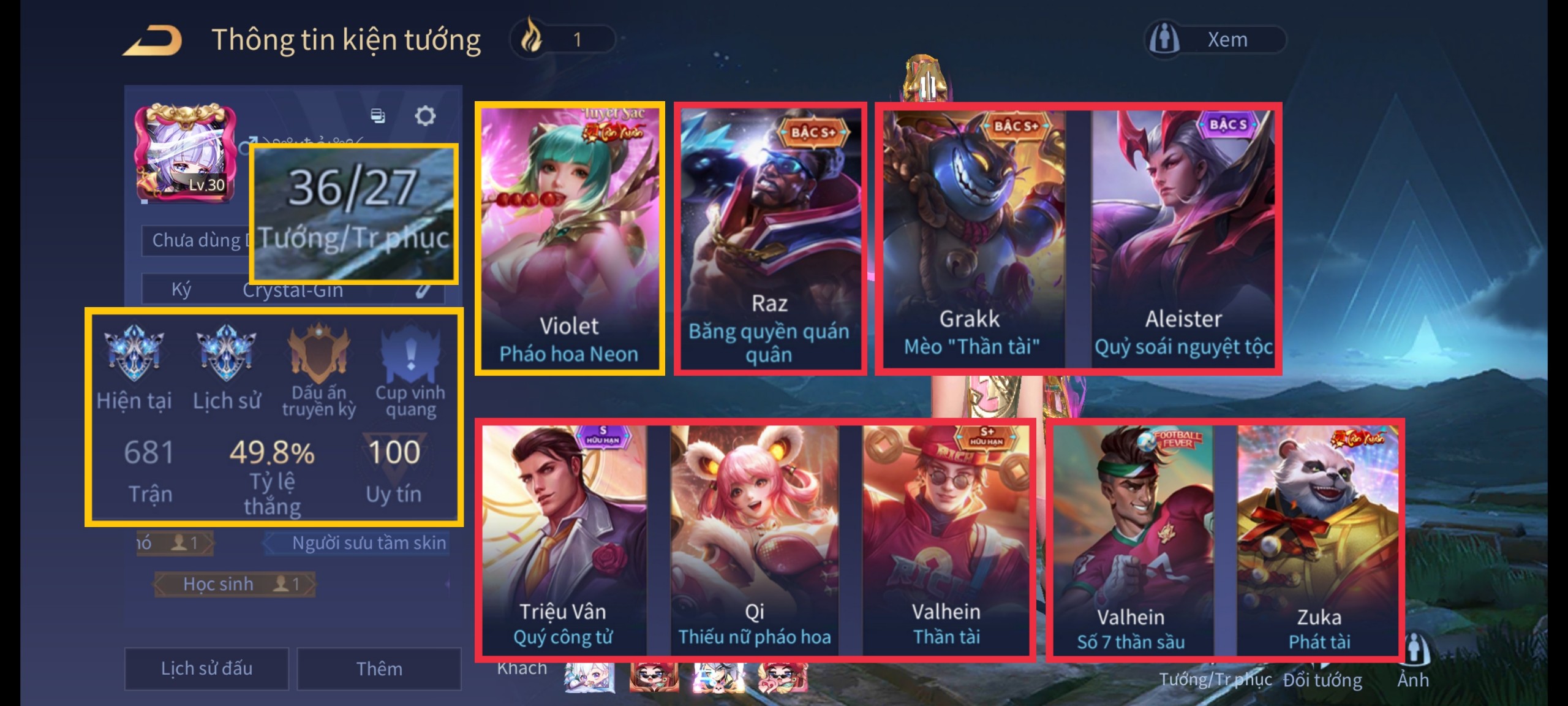Open the Dấu ấn truyền kỳ emblem

[318, 354]
